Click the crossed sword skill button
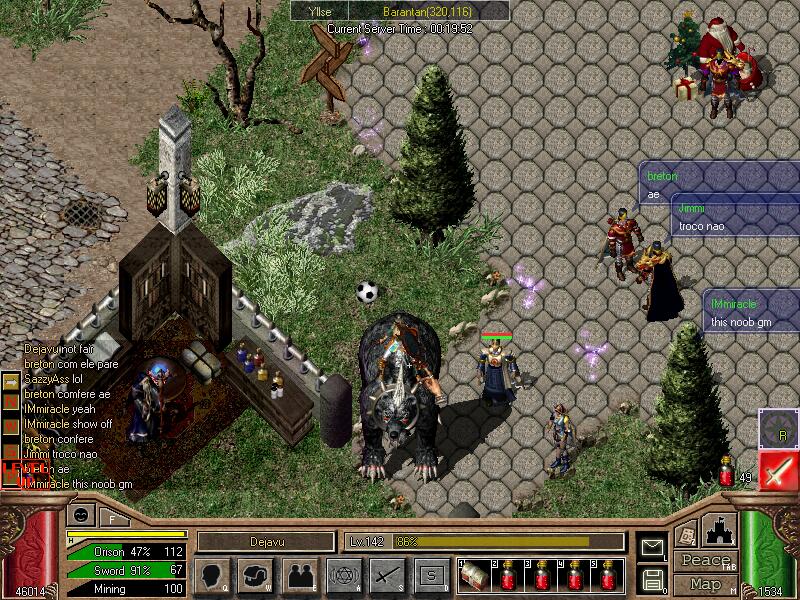 point(387,575)
